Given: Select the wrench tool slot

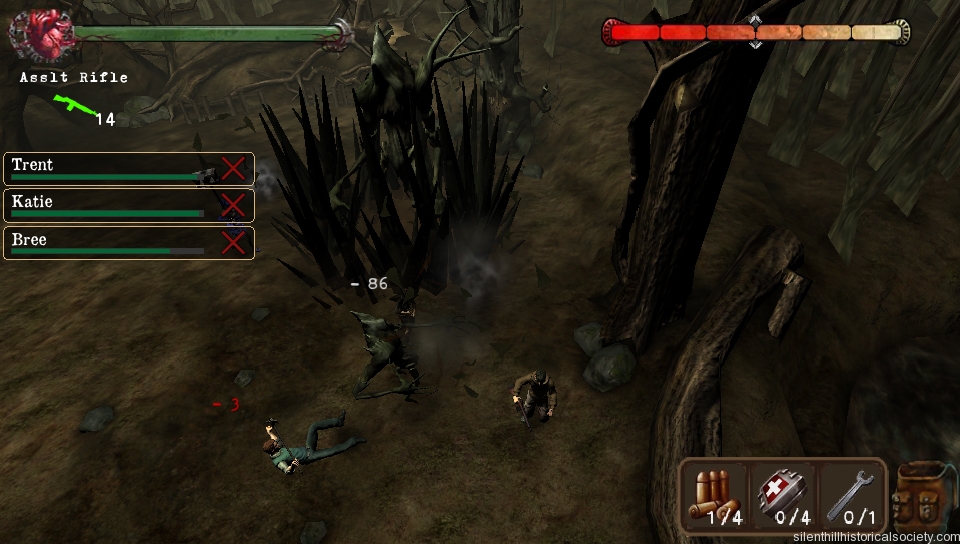Looking at the screenshot, I should pyautogui.click(x=850, y=495).
